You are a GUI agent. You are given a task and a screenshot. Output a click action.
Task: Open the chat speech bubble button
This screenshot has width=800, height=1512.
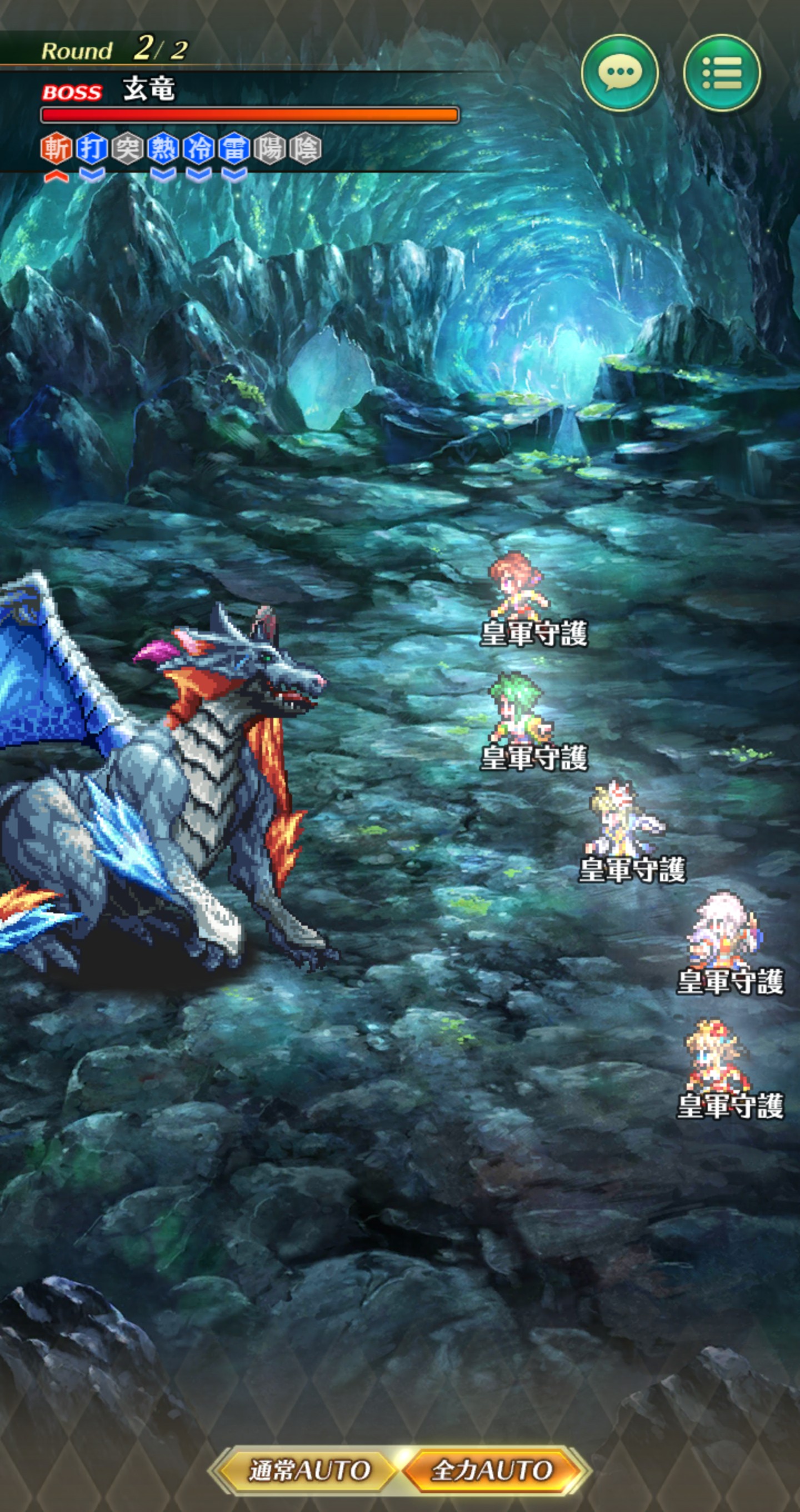pyautogui.click(x=619, y=73)
